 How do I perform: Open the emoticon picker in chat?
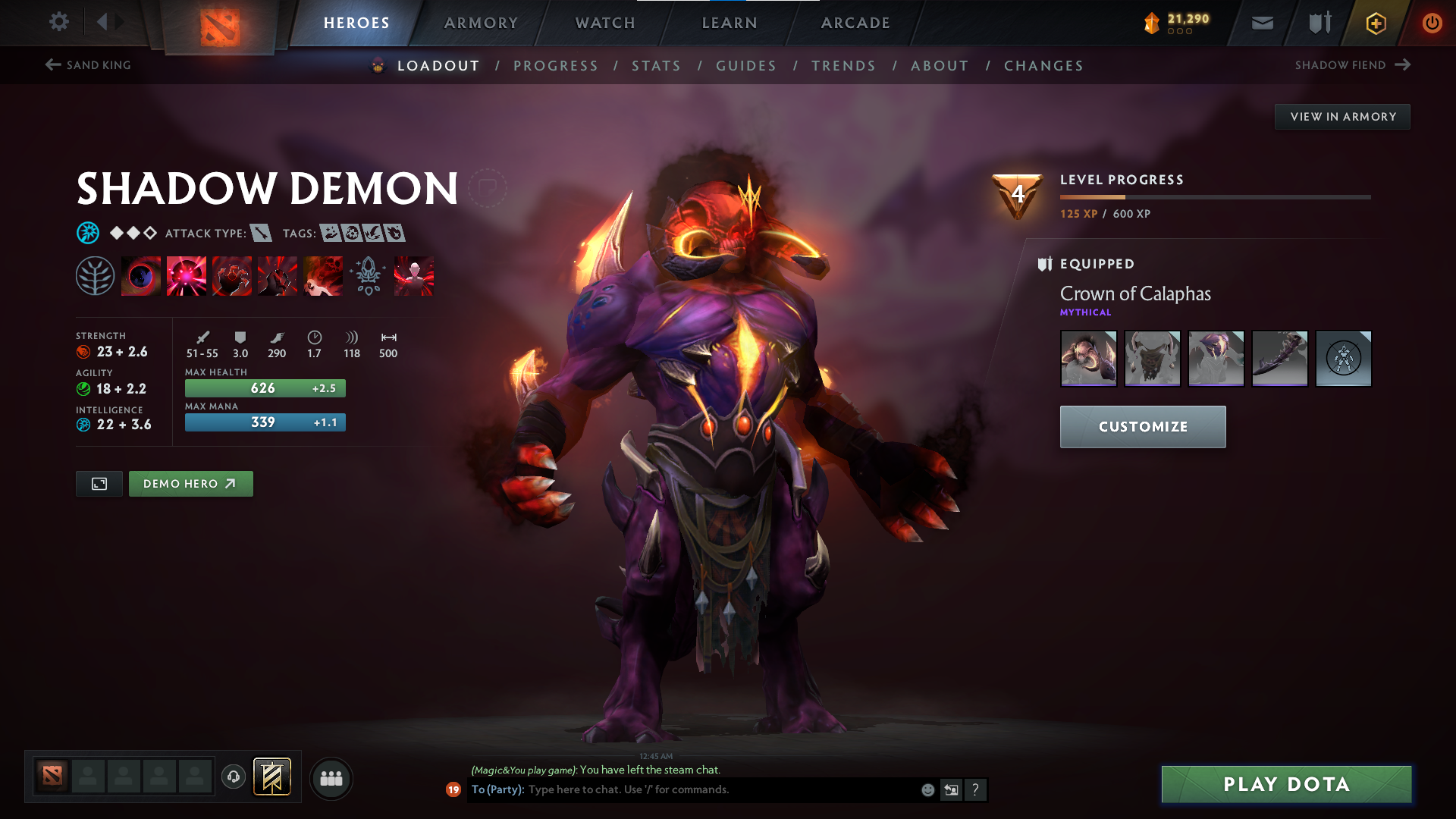click(x=927, y=789)
